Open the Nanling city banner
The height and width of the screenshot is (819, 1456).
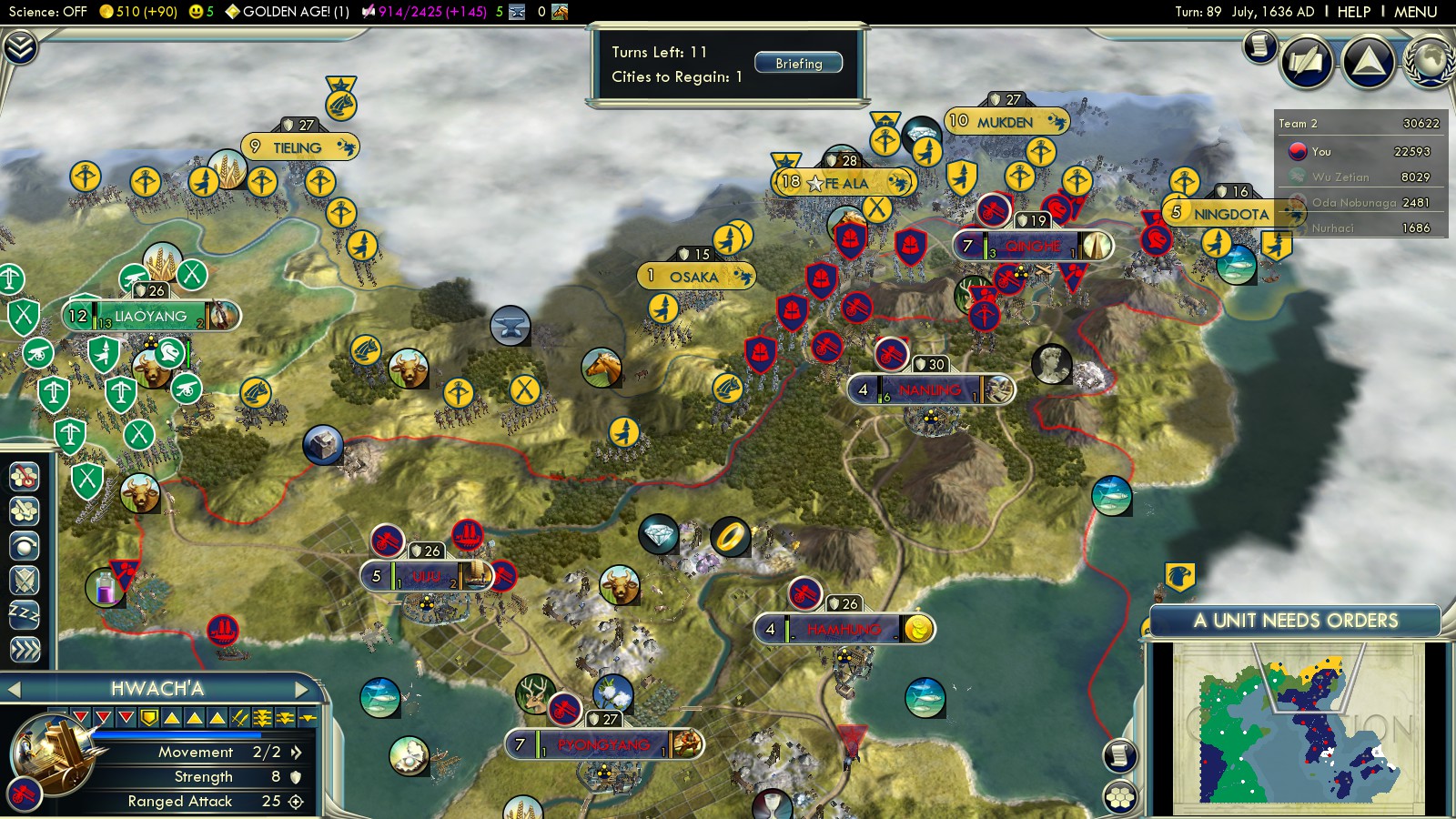pos(929,390)
